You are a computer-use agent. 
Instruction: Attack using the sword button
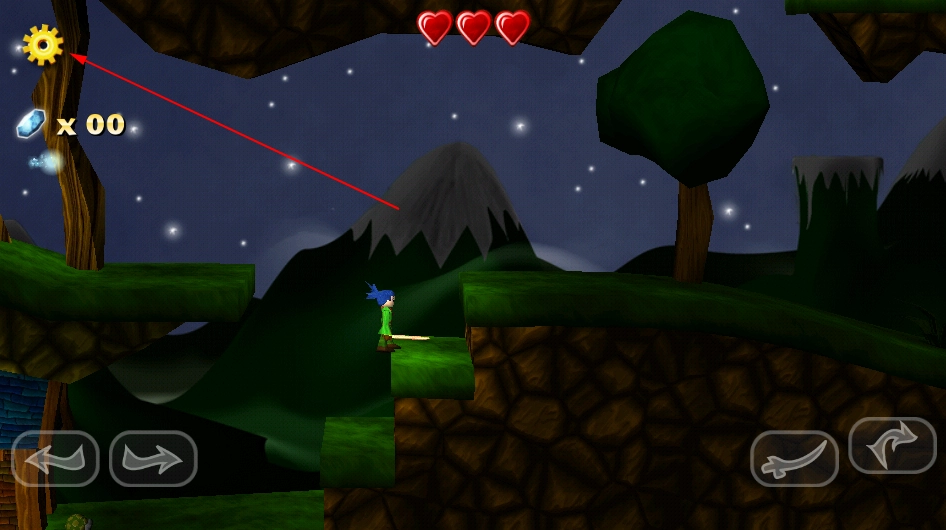[x=794, y=459]
